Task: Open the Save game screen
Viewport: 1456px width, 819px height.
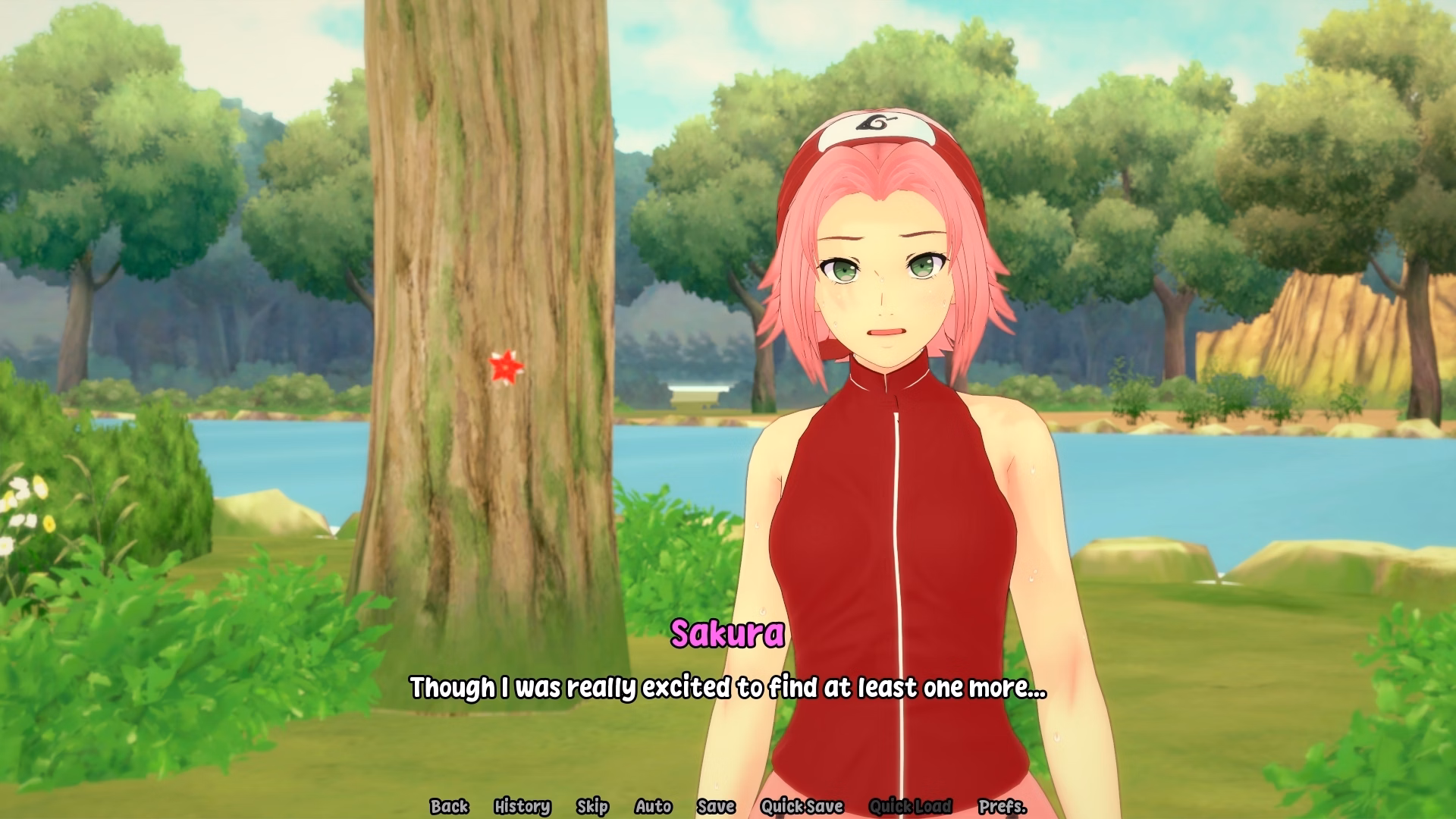Action: tap(716, 806)
